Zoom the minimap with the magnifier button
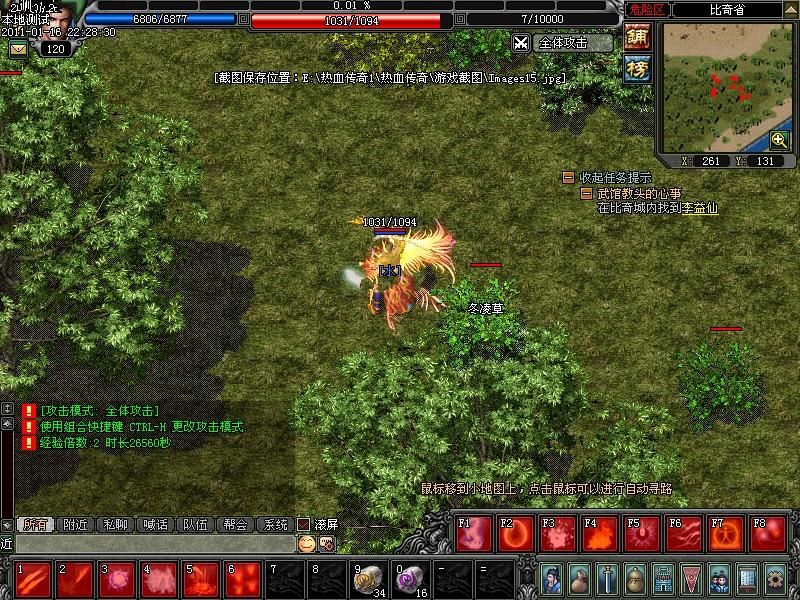This screenshot has width=800, height=600. tap(779, 140)
